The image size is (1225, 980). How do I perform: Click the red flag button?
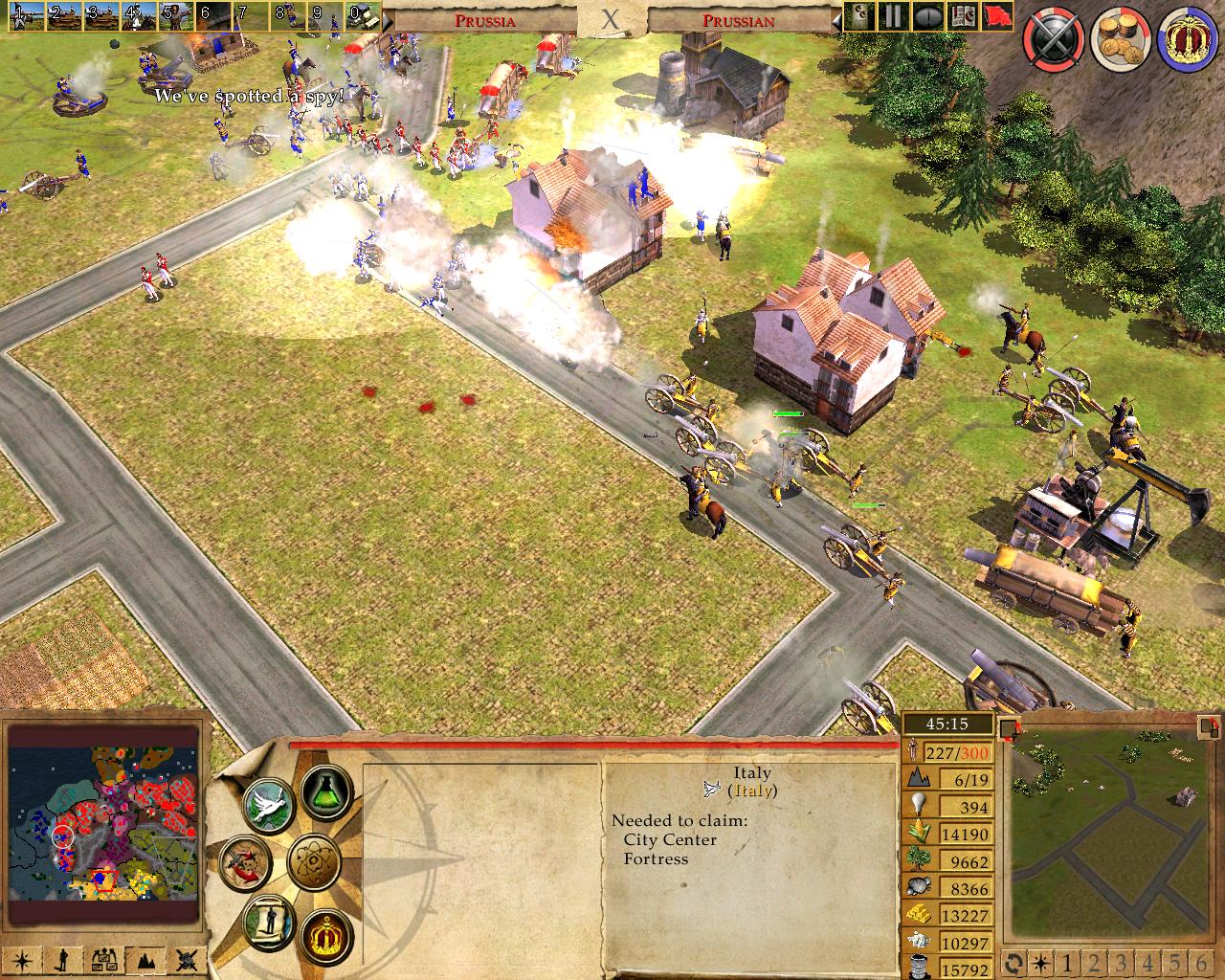(996, 16)
